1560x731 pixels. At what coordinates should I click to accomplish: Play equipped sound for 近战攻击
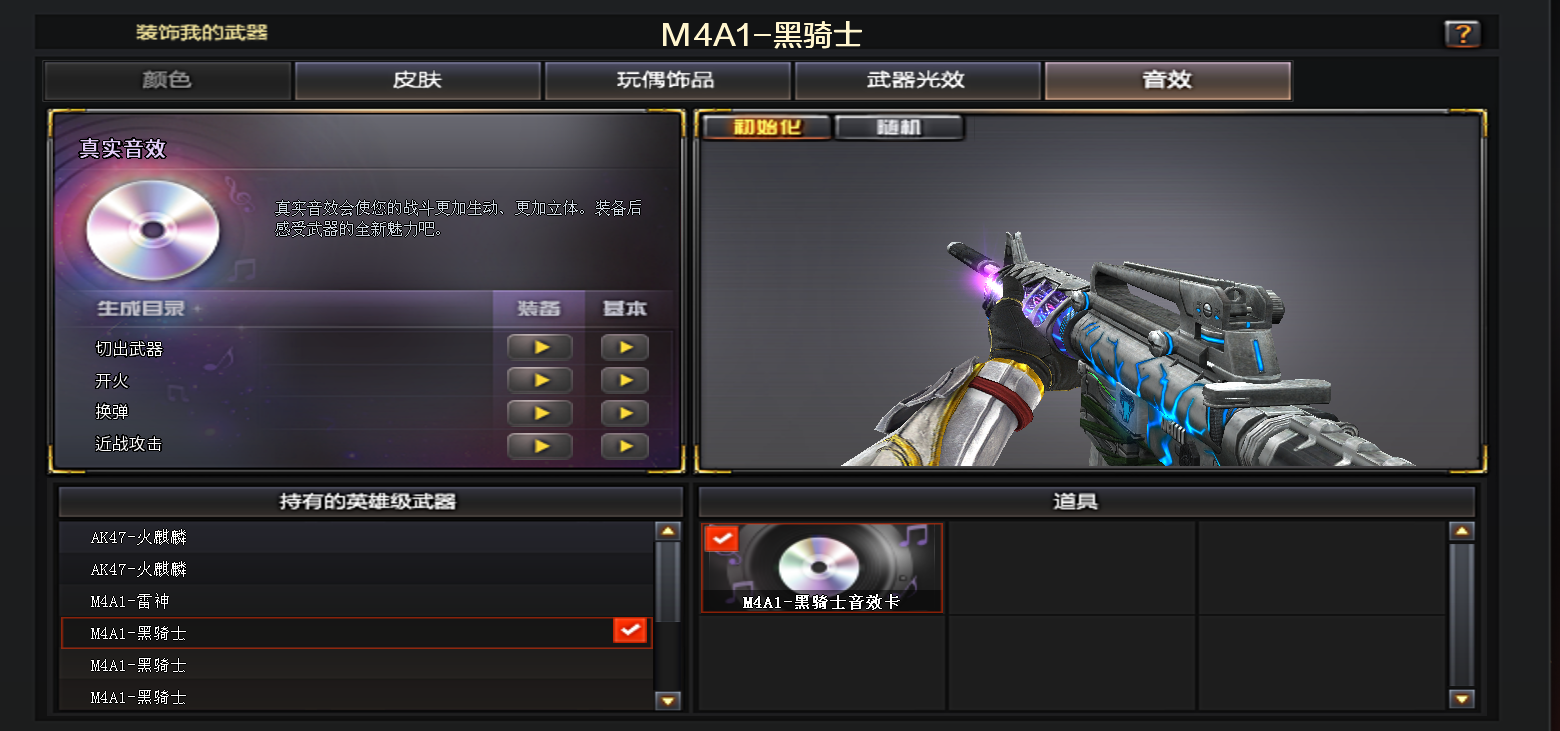click(540, 446)
